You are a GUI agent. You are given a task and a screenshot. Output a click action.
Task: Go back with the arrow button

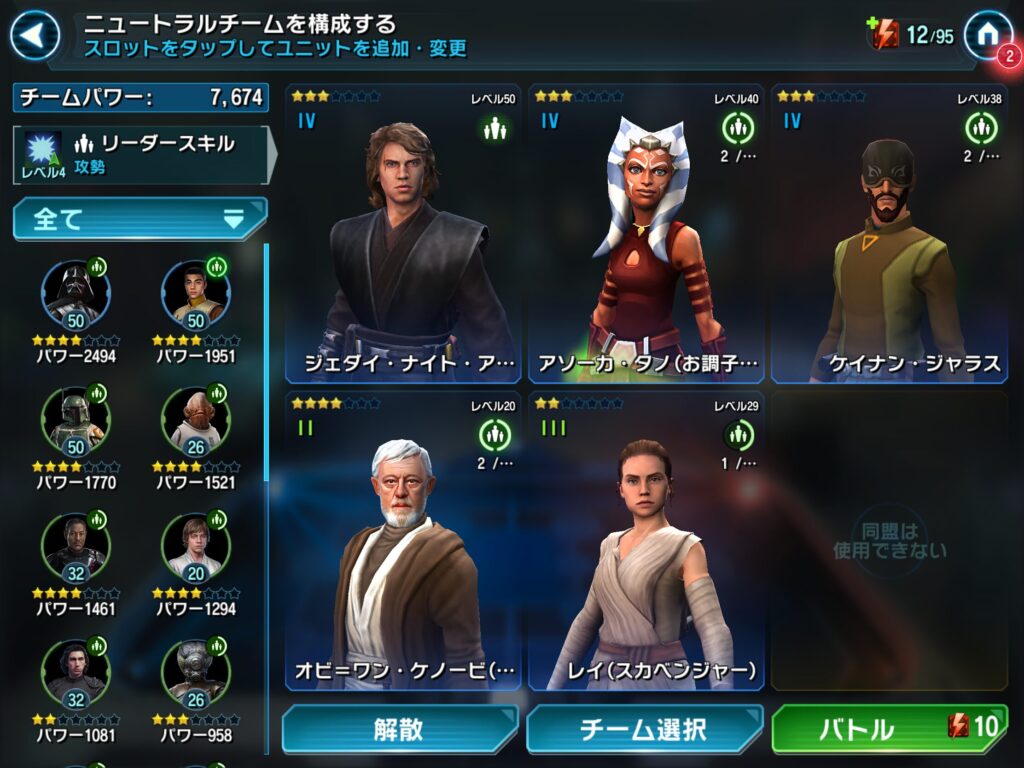click(34, 36)
